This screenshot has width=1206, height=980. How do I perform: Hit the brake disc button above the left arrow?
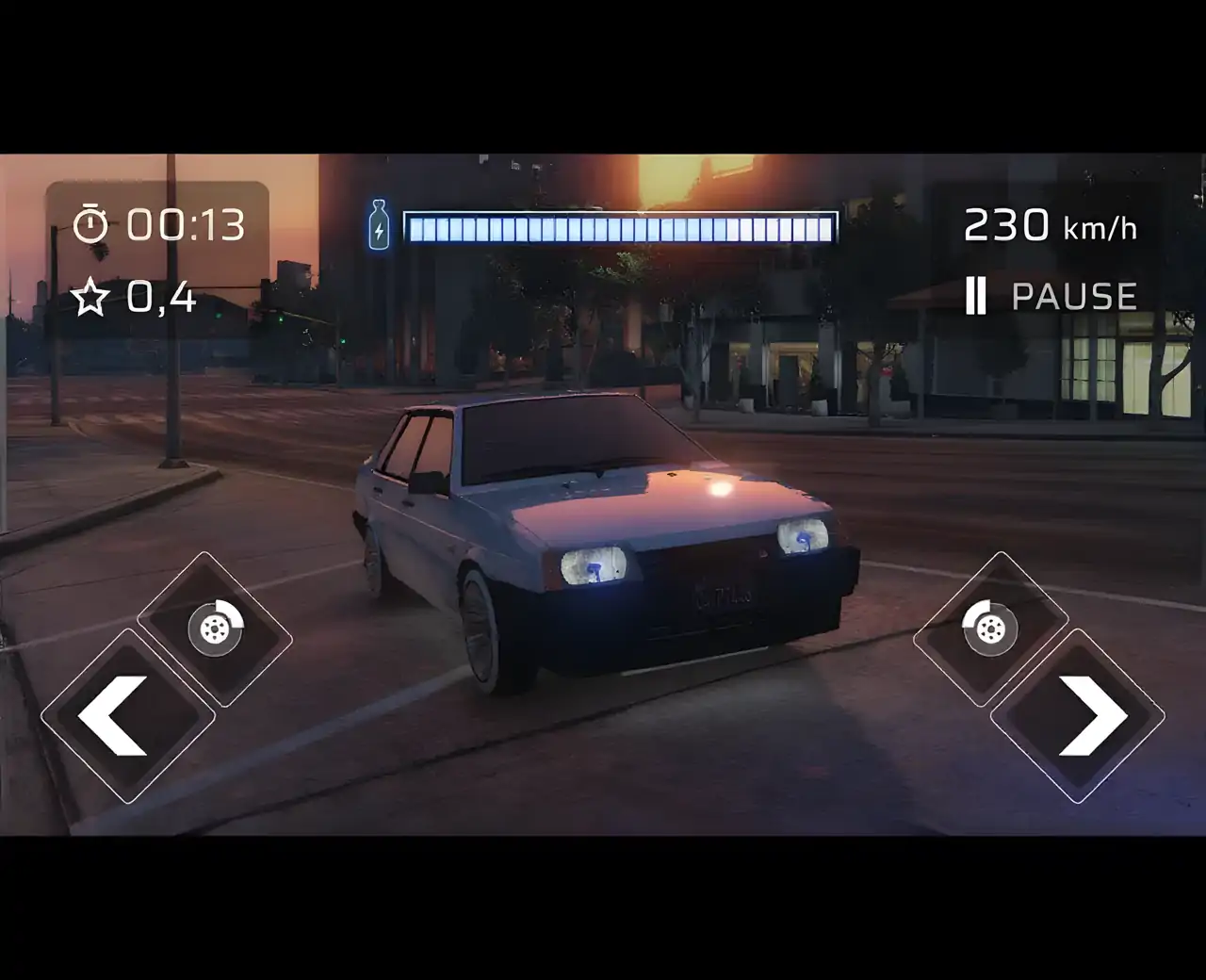click(x=215, y=629)
